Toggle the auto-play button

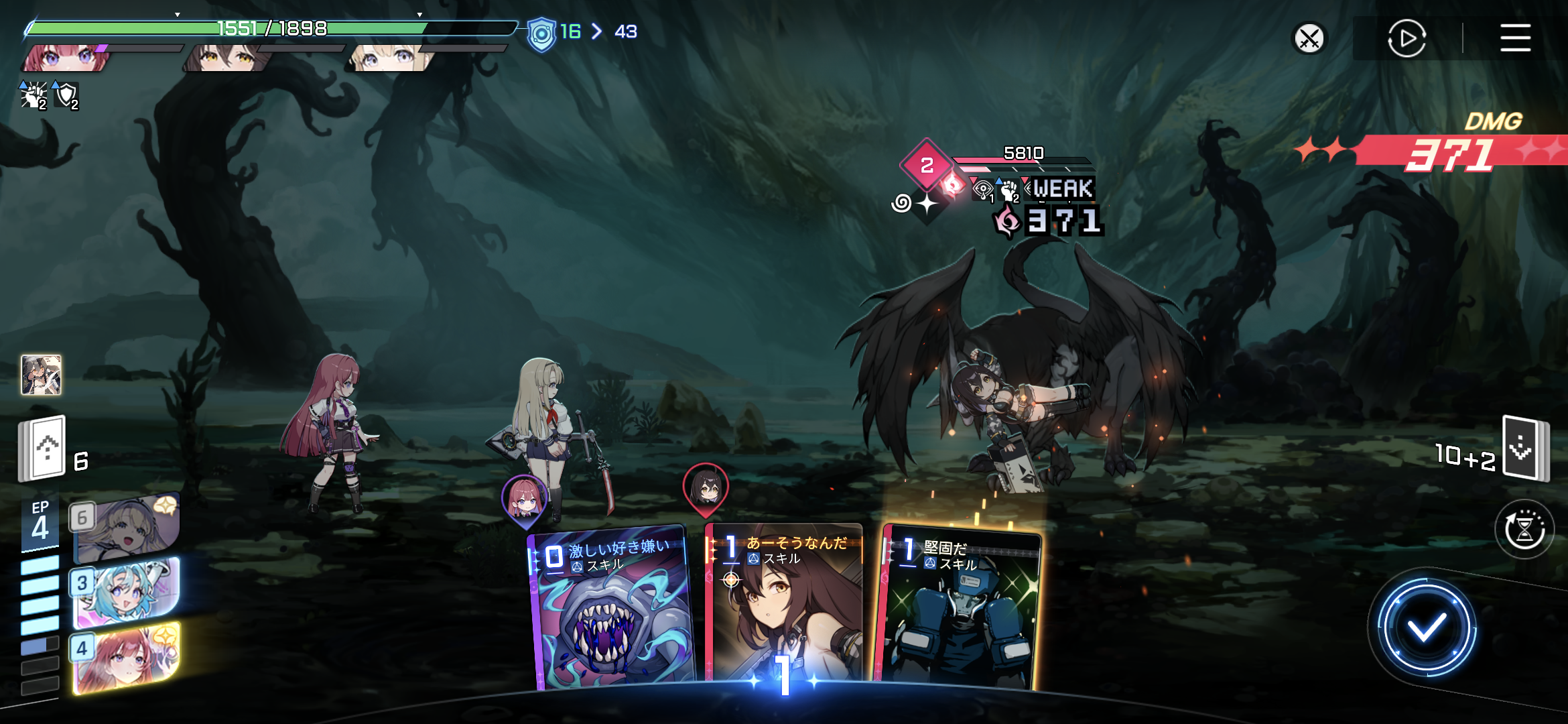point(1406,38)
